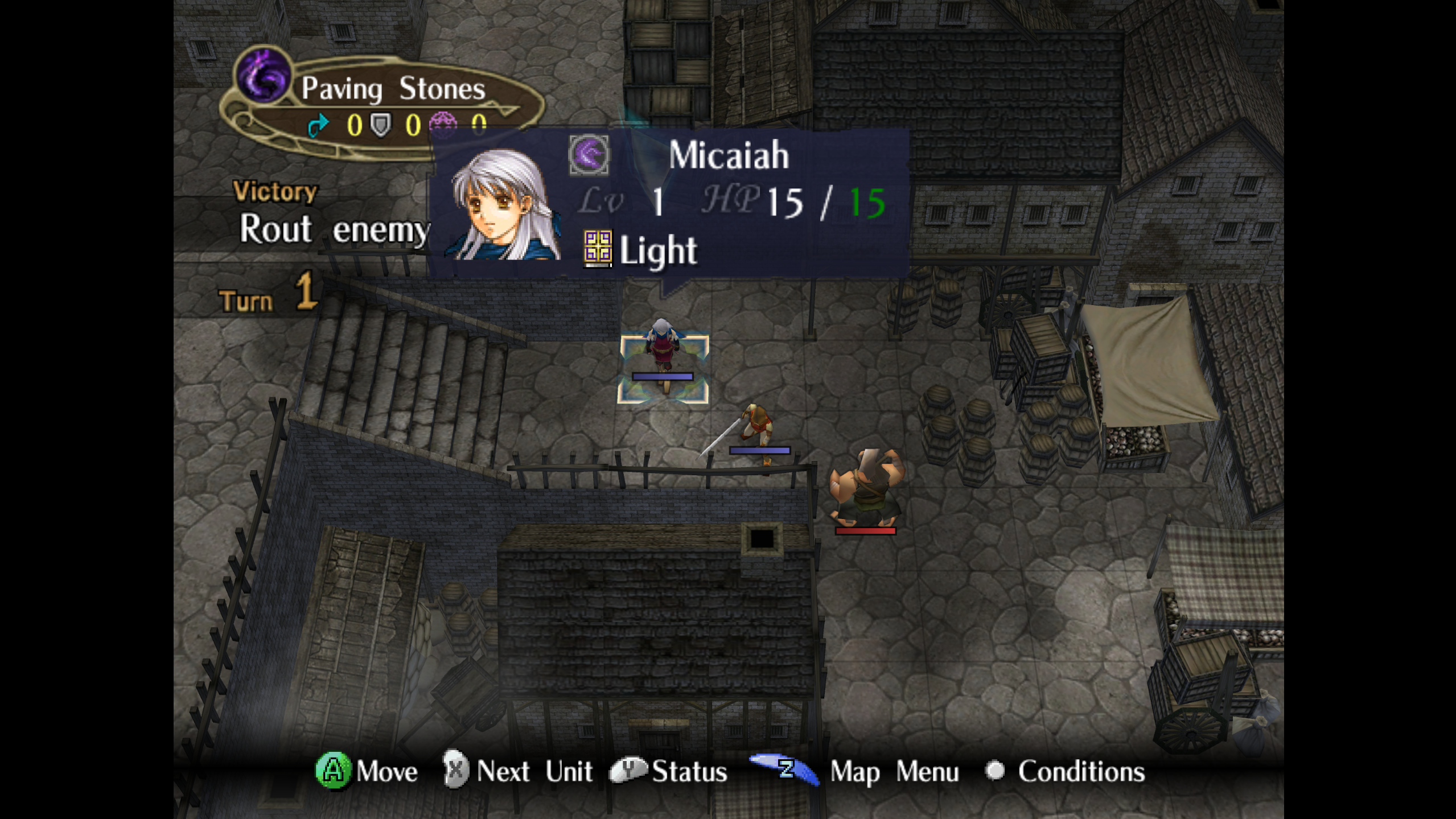This screenshot has height=819, width=1456.
Task: Click the purple affinity icon beside Micaiah's name
Action: coord(589,155)
